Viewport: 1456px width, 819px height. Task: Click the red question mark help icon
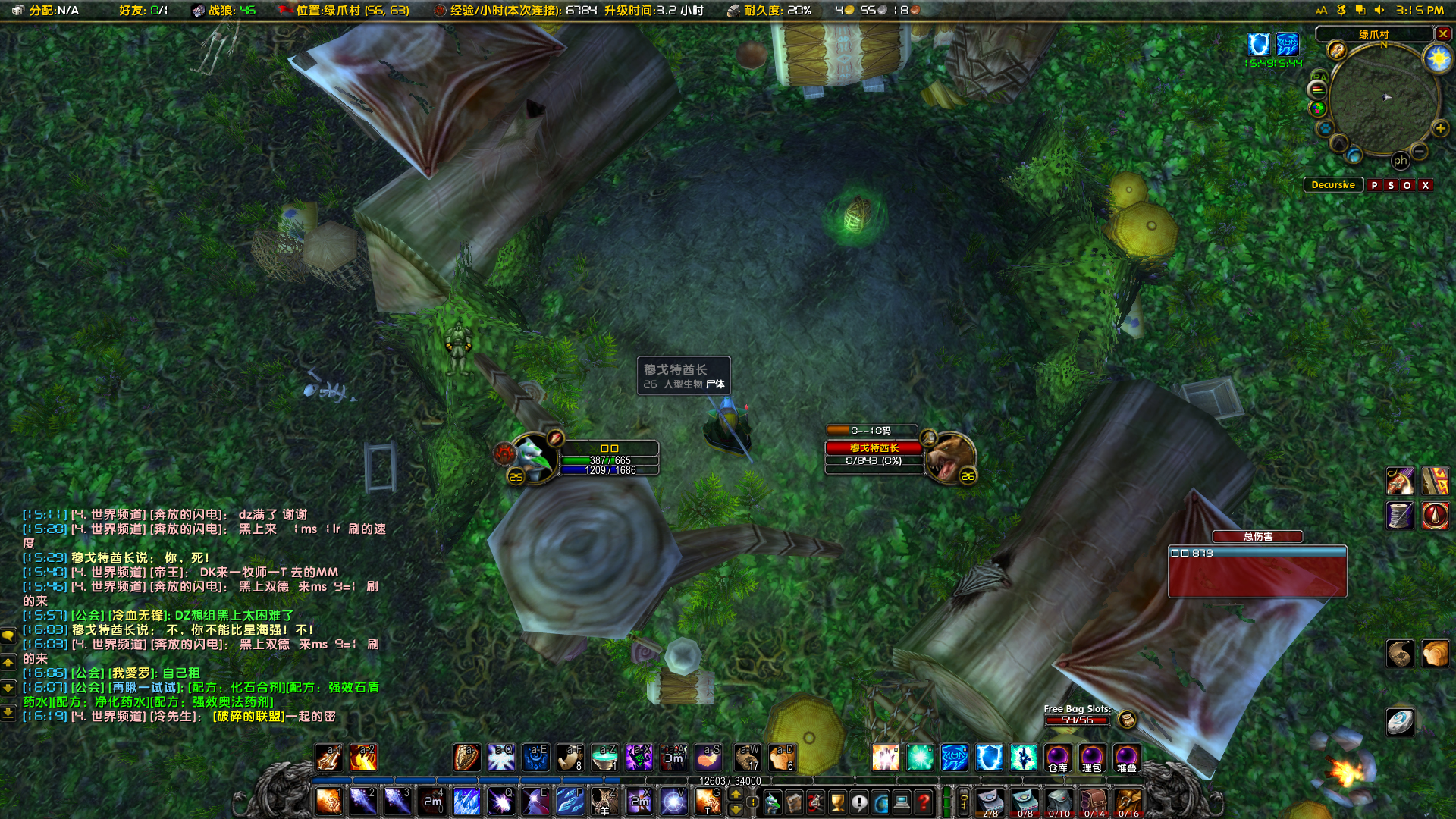(x=924, y=802)
